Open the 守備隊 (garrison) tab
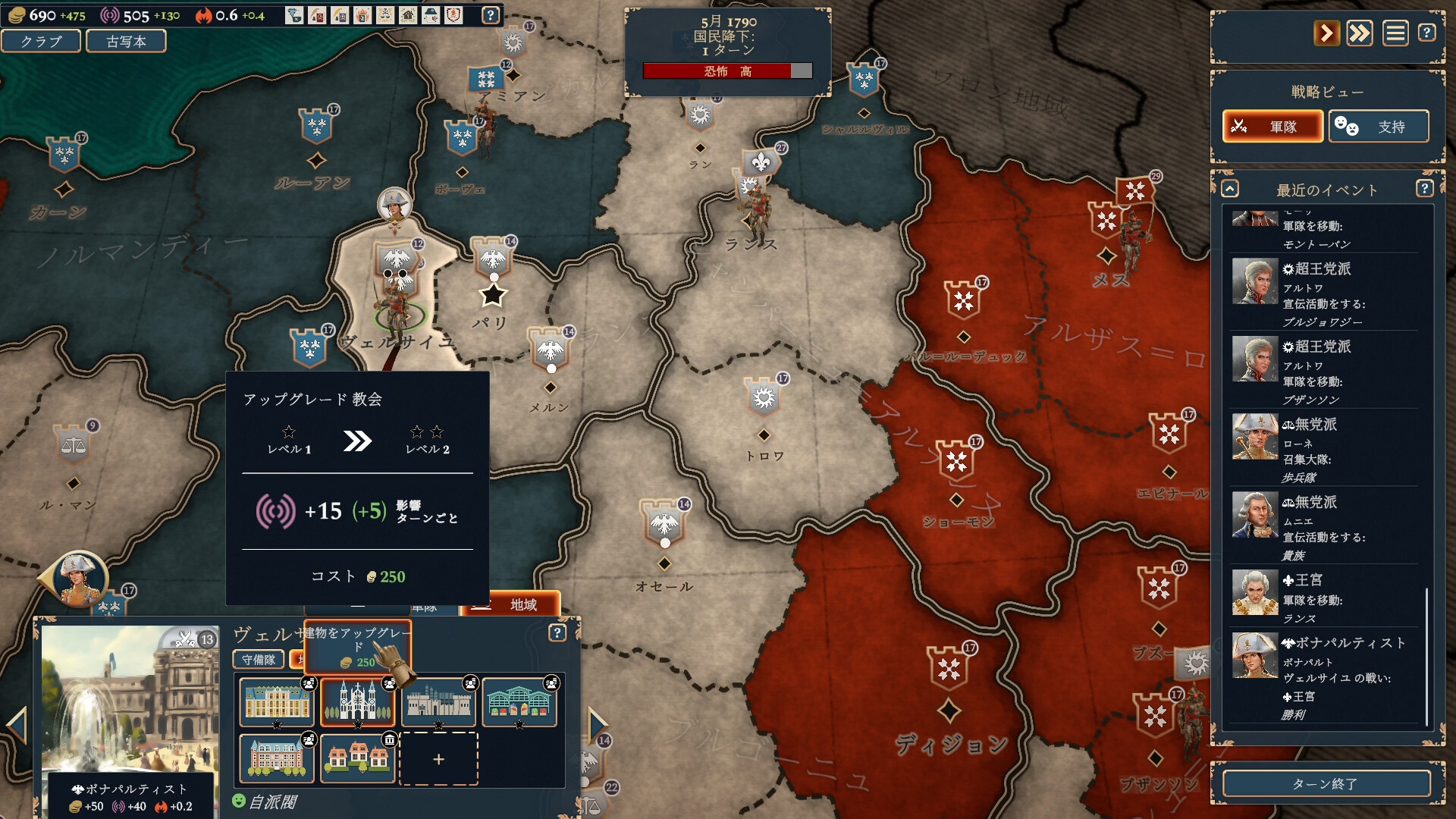This screenshot has height=819, width=1456. click(x=259, y=660)
